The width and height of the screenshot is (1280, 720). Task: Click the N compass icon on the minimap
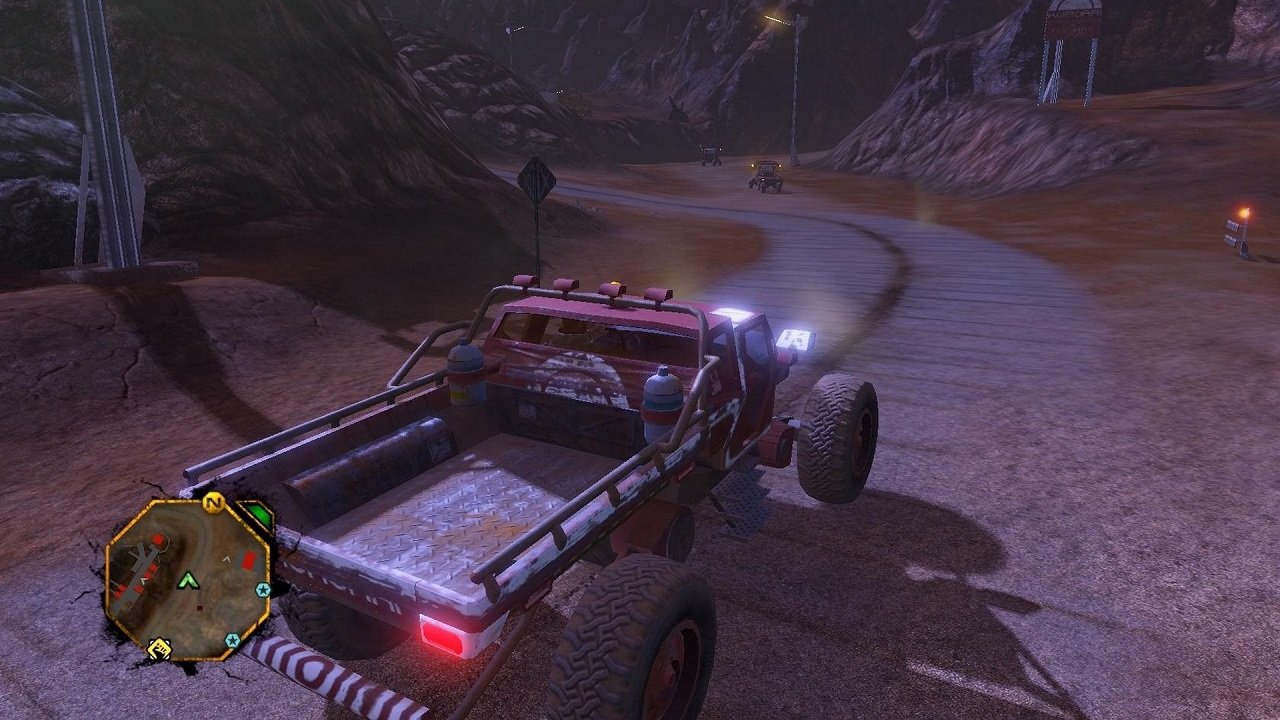tap(213, 502)
